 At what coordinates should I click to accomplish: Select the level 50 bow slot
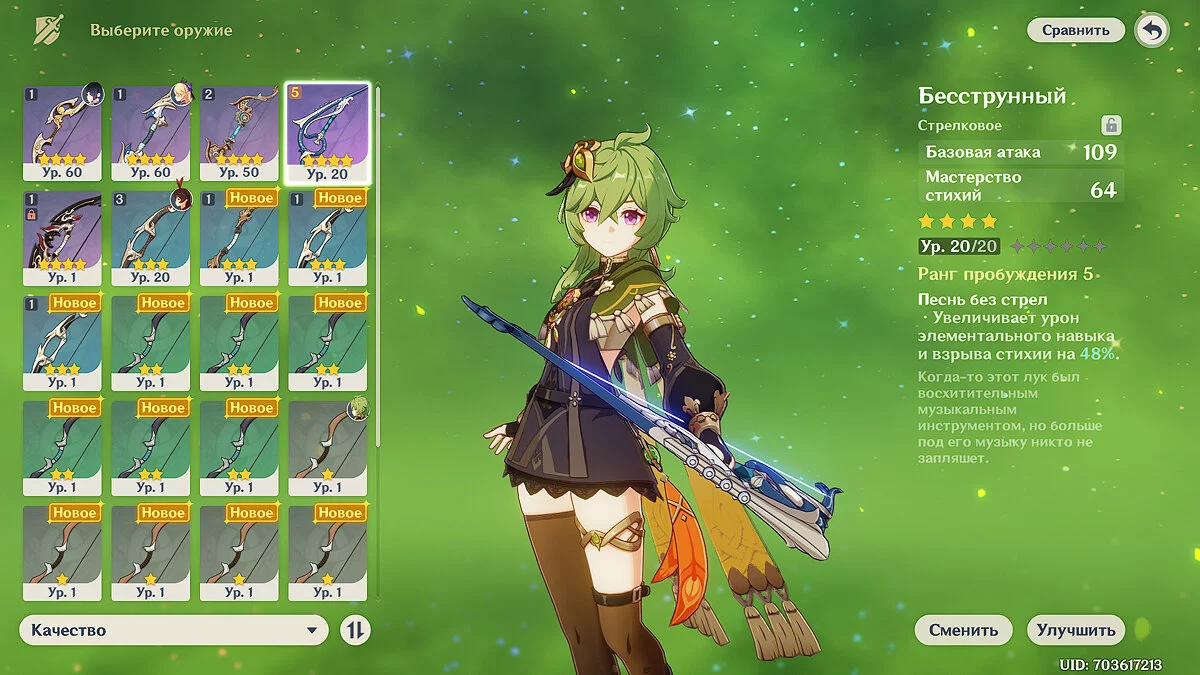coord(239,133)
